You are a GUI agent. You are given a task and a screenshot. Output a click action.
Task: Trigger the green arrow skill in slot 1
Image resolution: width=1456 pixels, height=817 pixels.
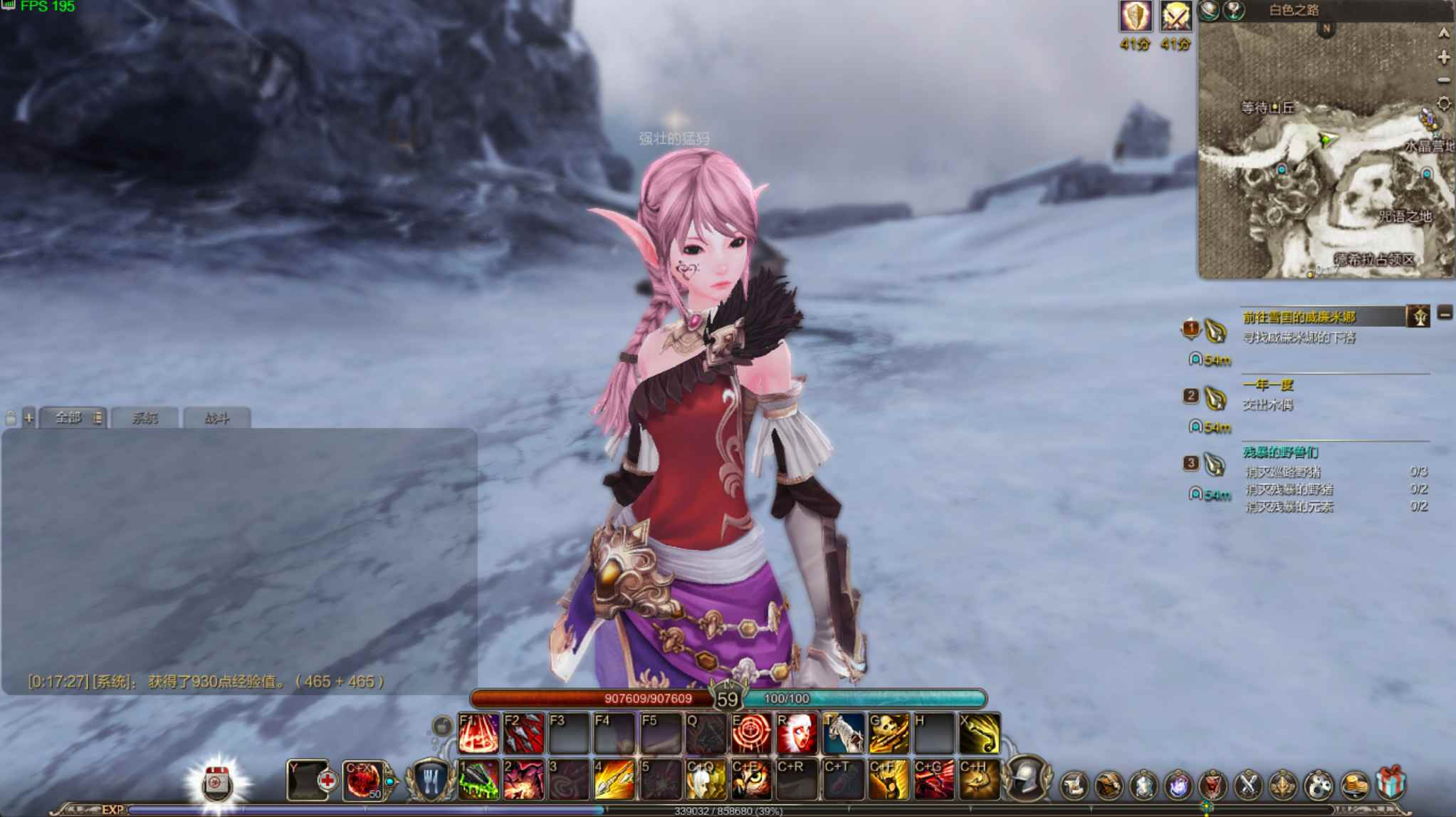click(x=478, y=779)
